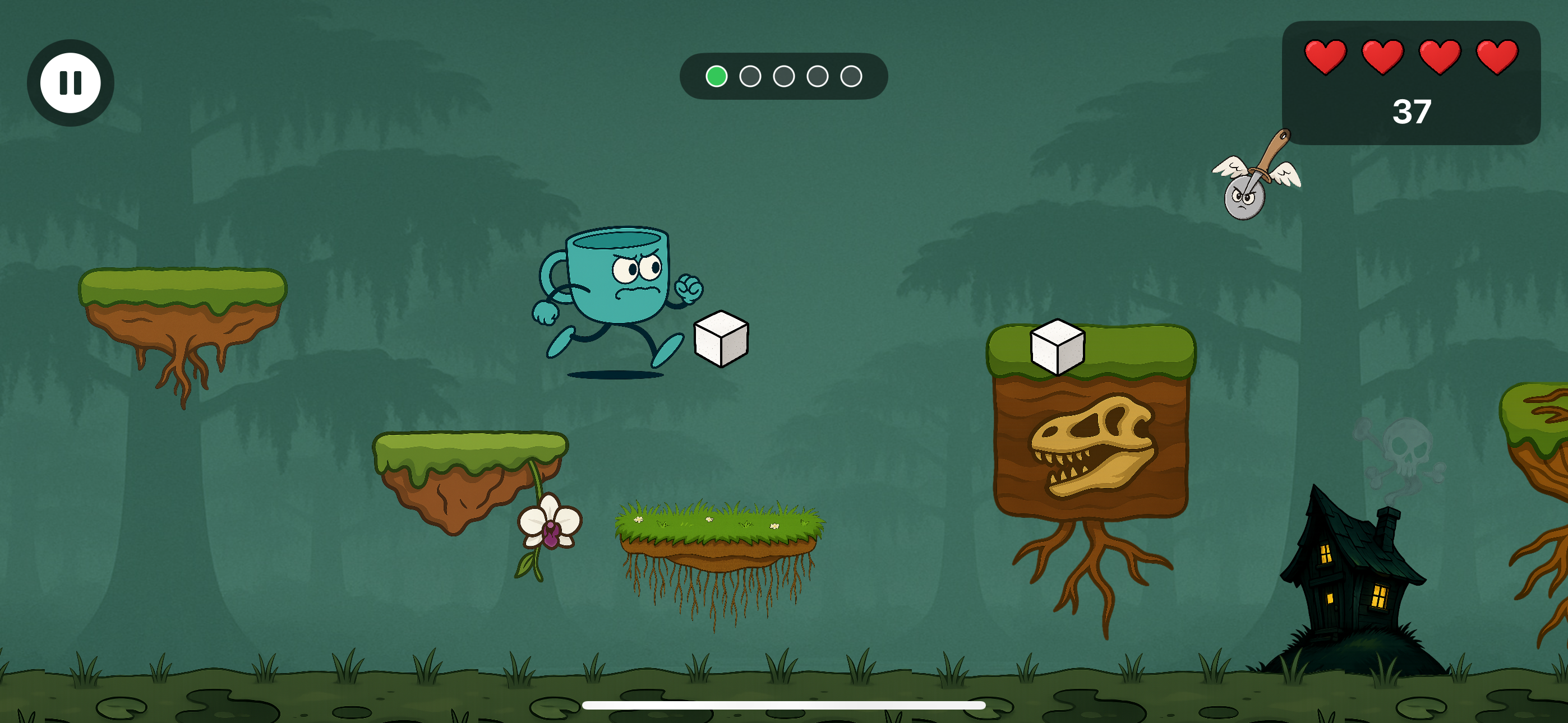Tap the fourth progress dot

coord(818,76)
